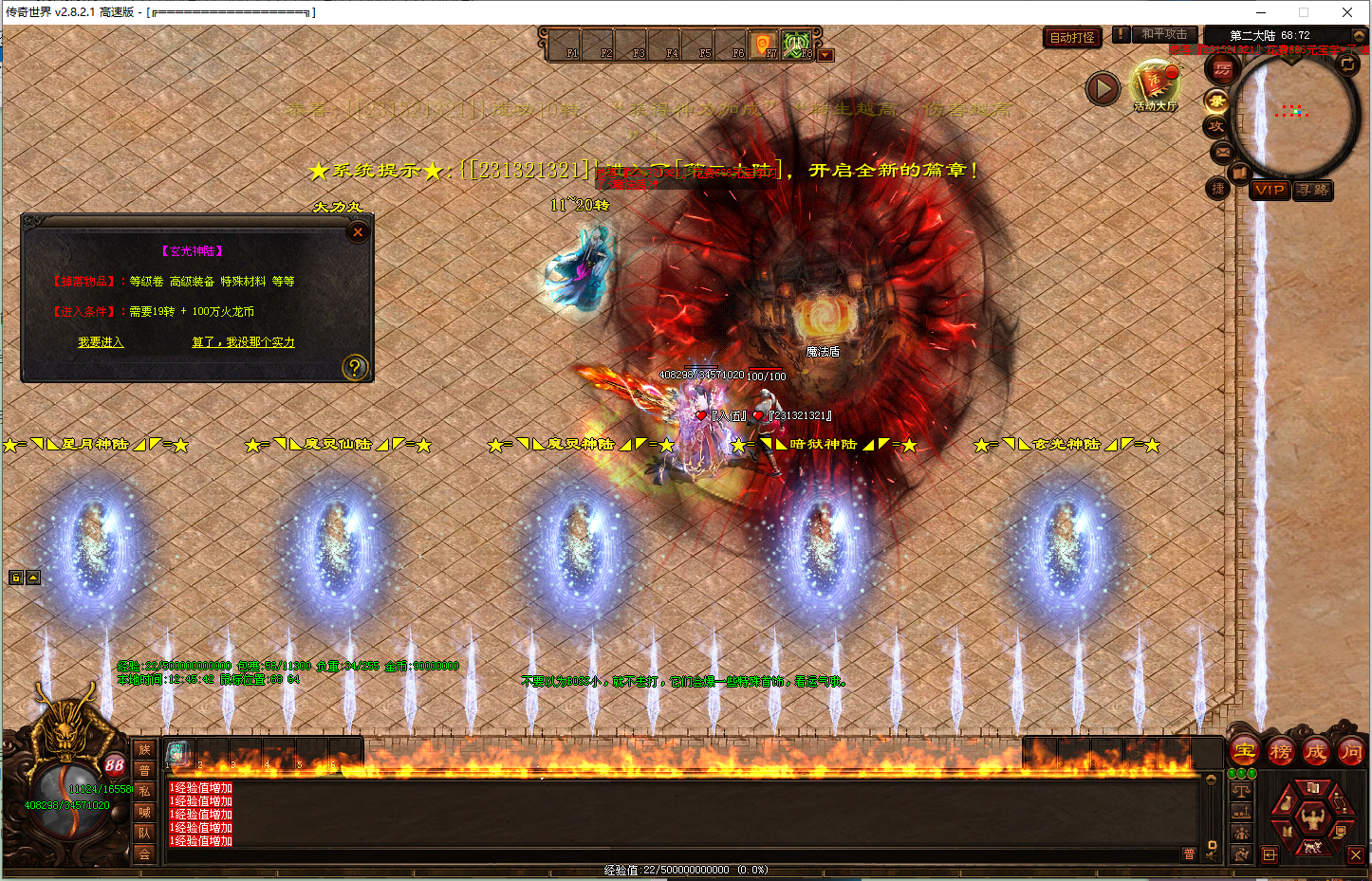Click the minimap
Screen dimensions: 1372x881
coord(1295,114)
